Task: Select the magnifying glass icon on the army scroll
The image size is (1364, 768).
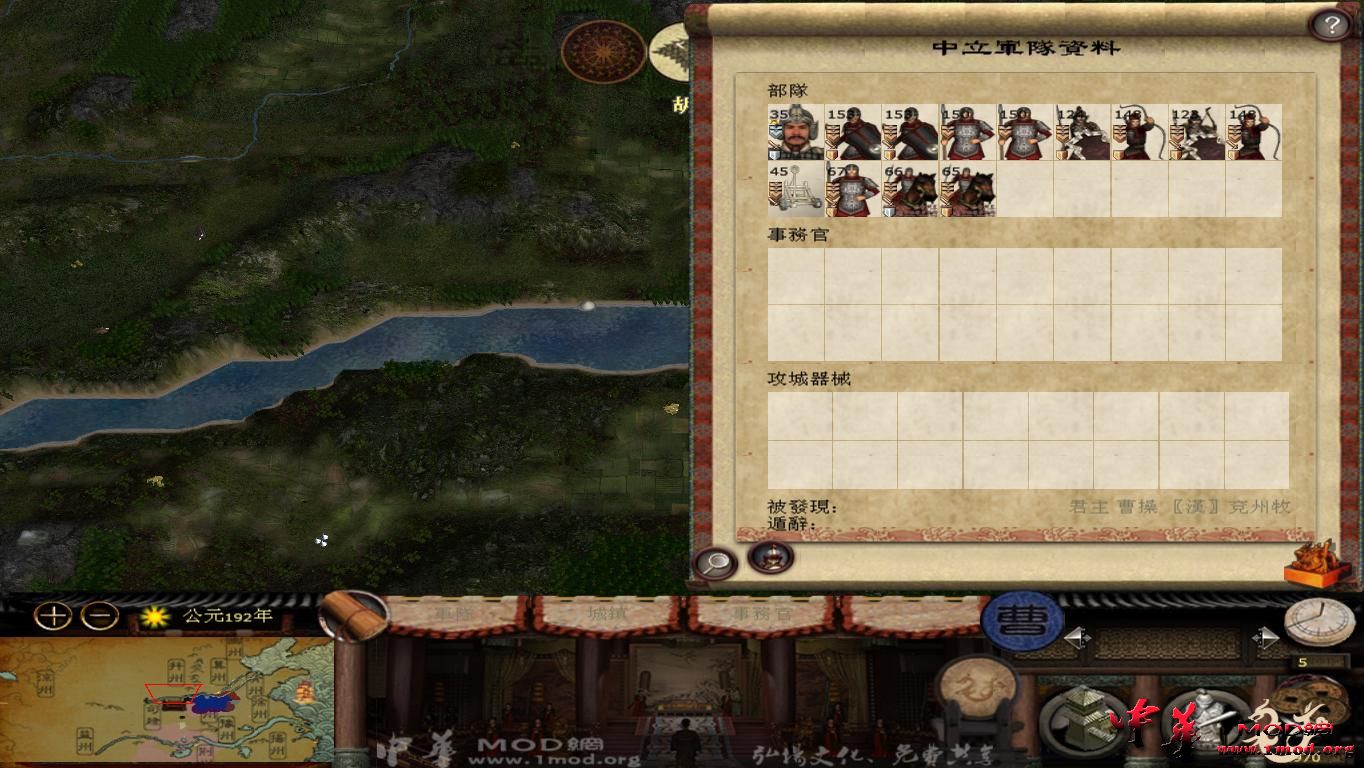Action: [x=714, y=561]
